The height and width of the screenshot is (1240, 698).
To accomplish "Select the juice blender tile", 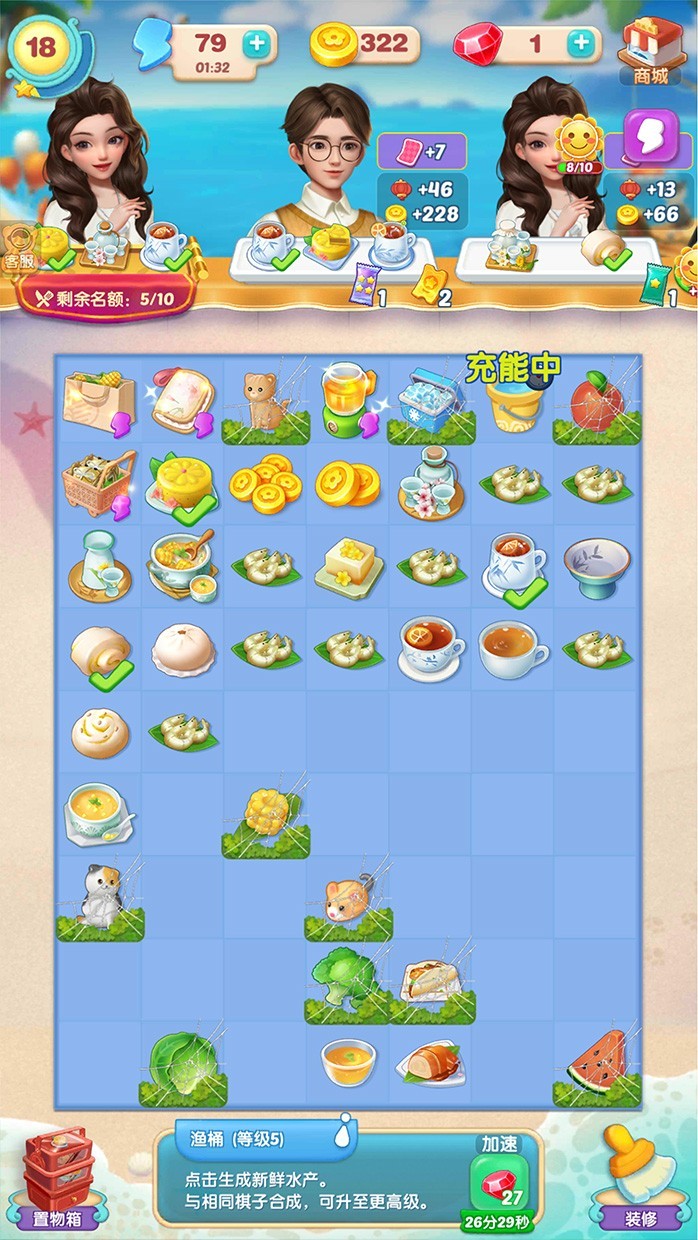I will point(347,400).
